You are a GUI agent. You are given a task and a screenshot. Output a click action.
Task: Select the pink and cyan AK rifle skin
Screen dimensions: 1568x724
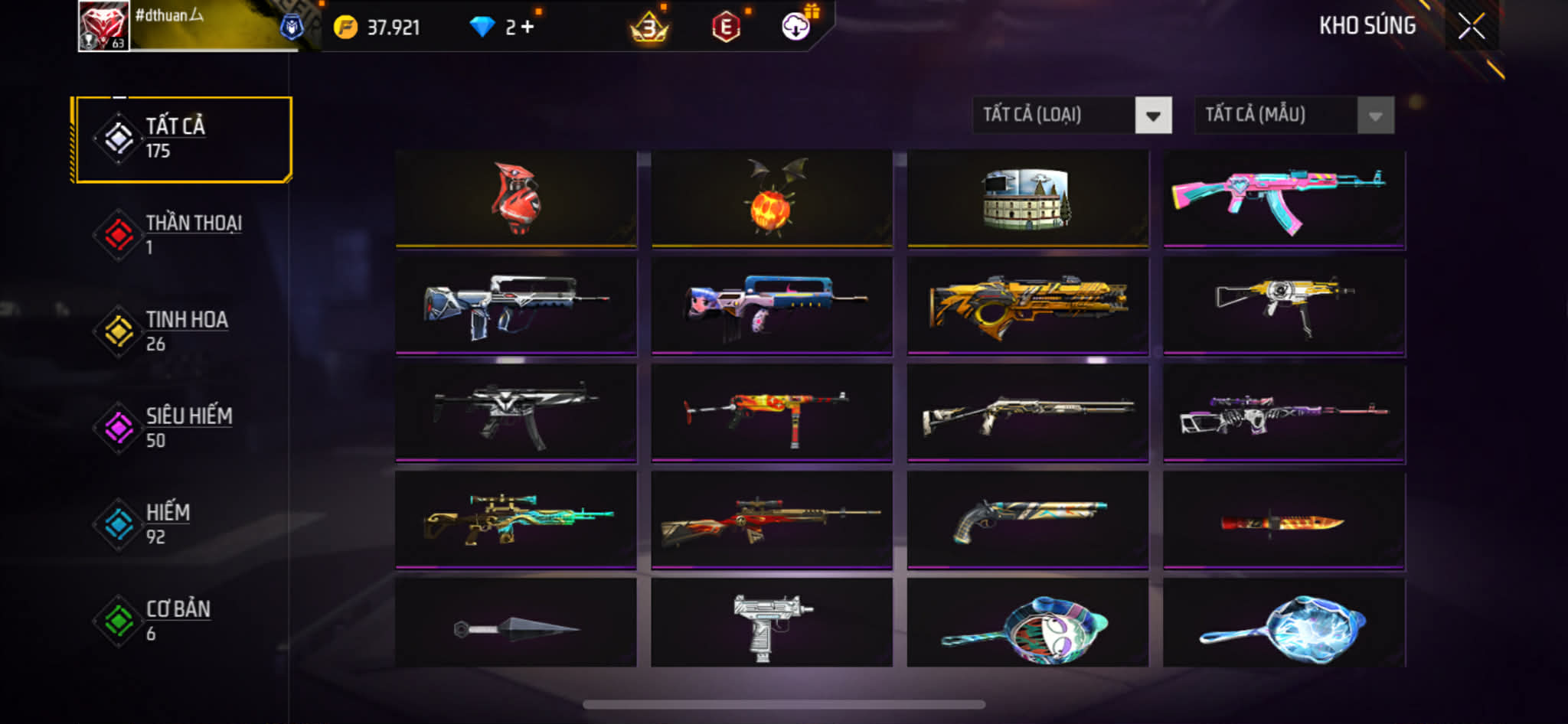pyautogui.click(x=1283, y=199)
